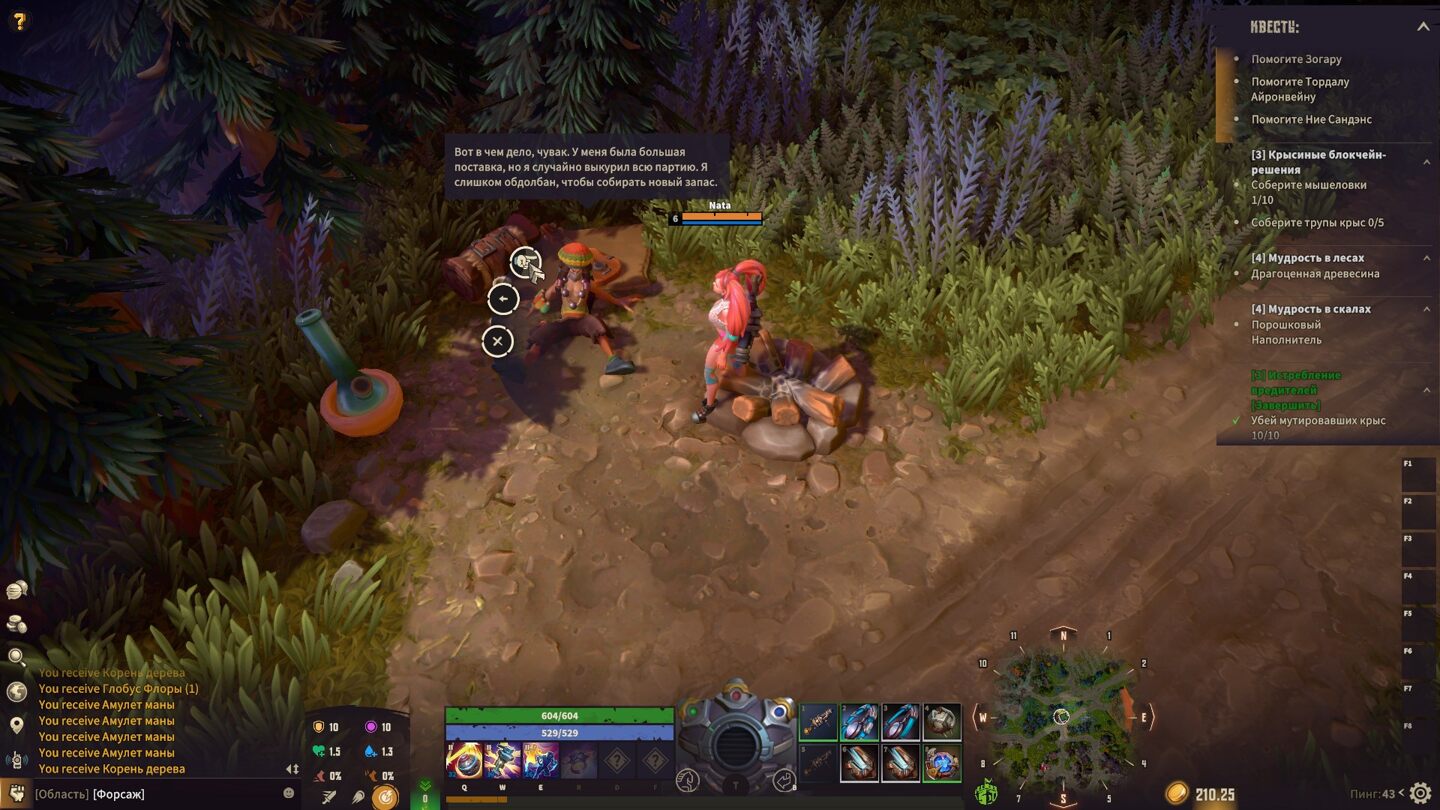Open the 'Мудрость в лесах' quest
Screen dimensions: 1440x810
click(x=1307, y=258)
